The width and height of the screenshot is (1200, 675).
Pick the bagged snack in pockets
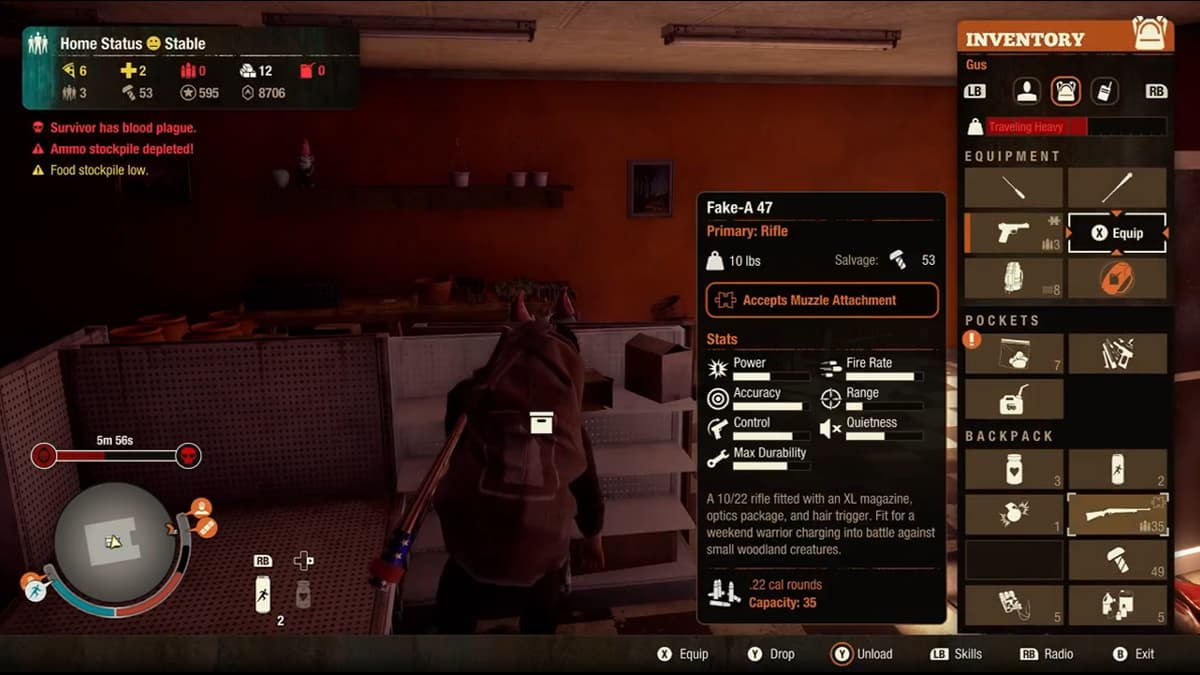pos(1014,354)
